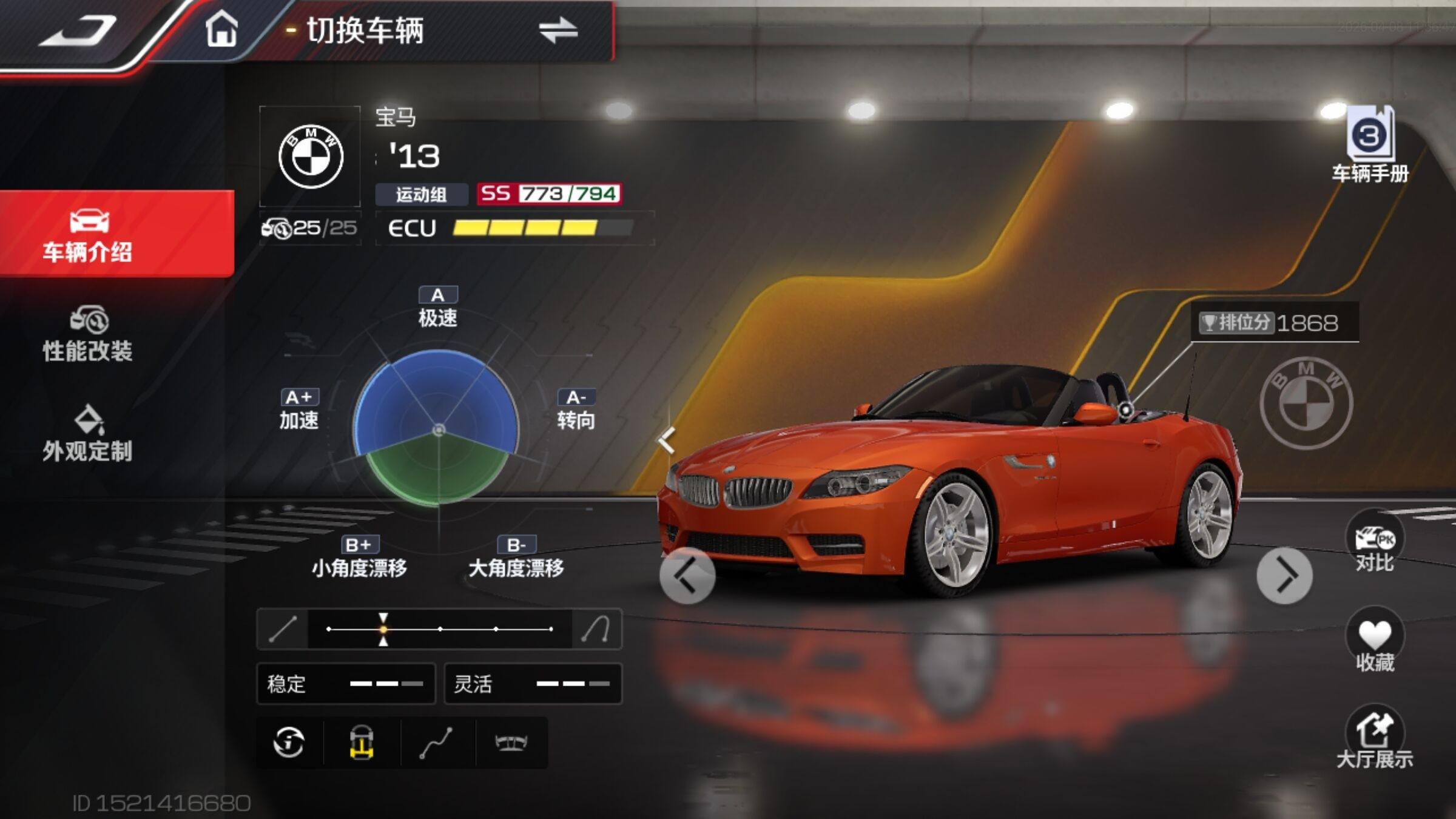Open the 外观定制 customization tab

click(x=88, y=434)
